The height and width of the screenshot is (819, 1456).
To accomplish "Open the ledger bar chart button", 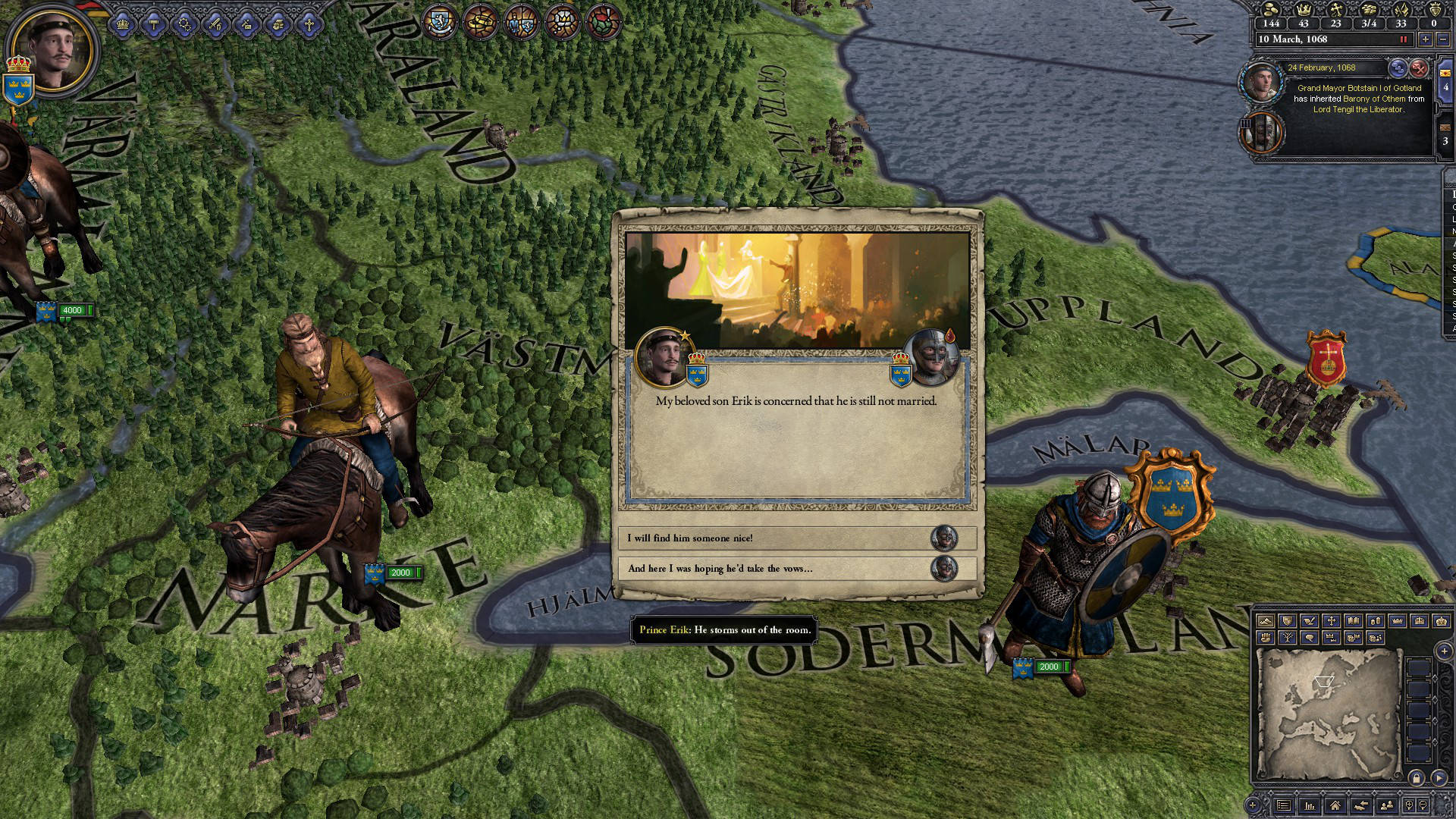I will pyautogui.click(x=1310, y=805).
